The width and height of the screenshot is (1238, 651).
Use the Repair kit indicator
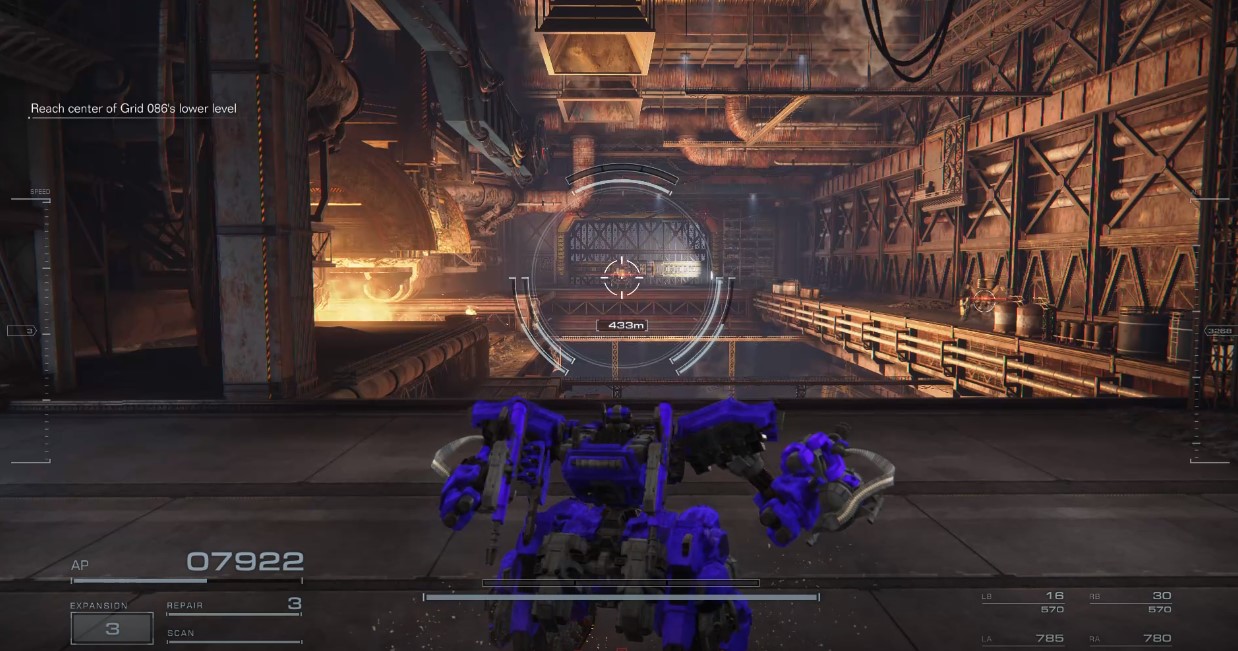pos(234,605)
